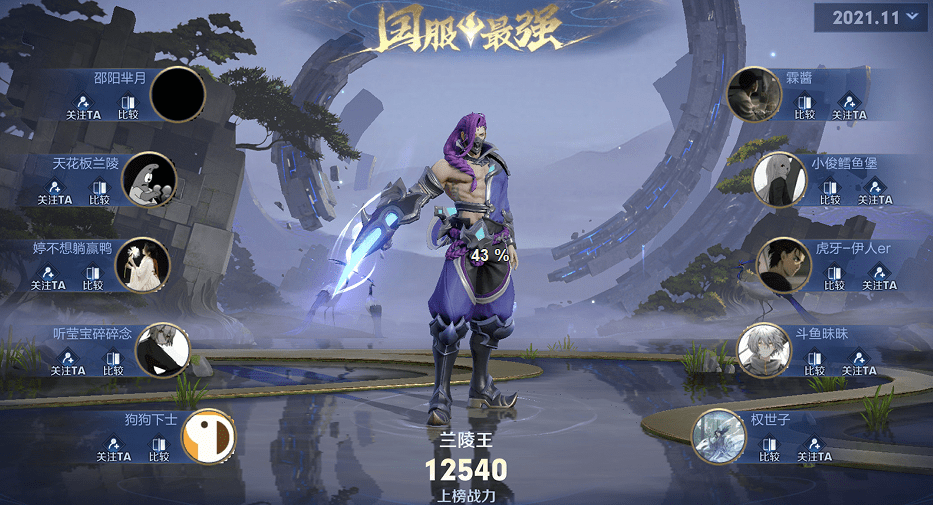Screen dimensions: 933x505
Task: Compare with player 权世子
Action: pos(769,449)
